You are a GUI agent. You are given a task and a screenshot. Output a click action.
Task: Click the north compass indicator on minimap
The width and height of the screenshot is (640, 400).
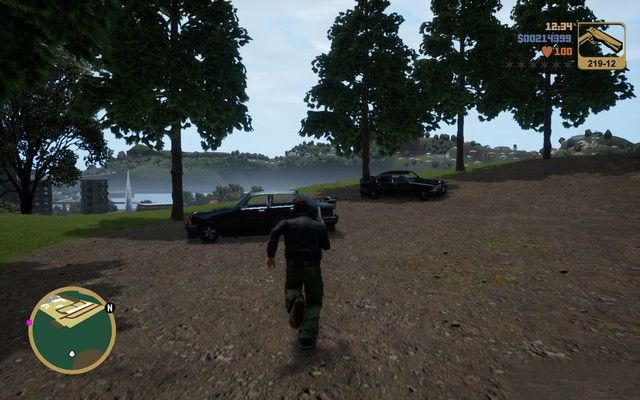click(110, 307)
